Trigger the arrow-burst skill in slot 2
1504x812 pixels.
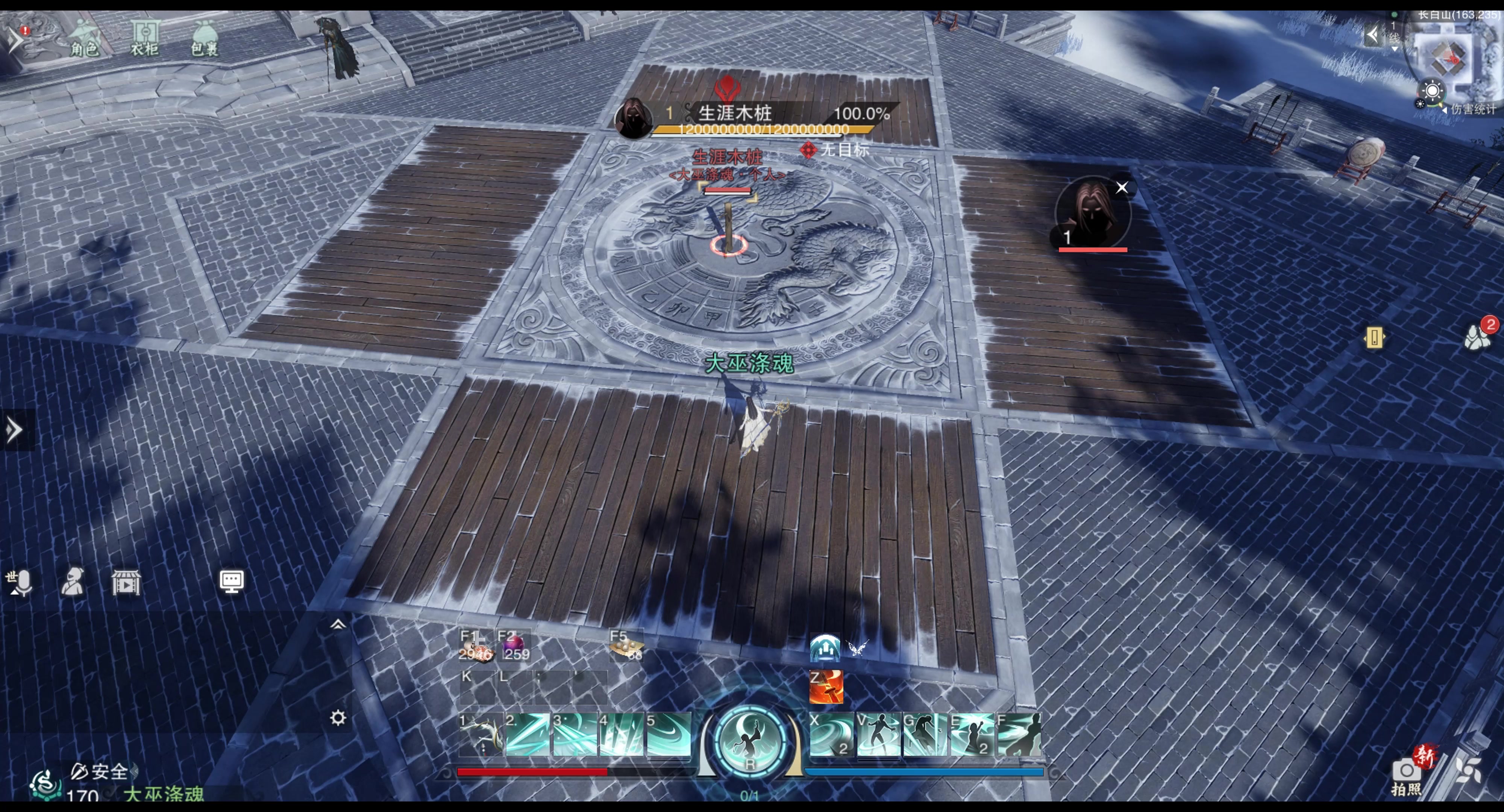point(527,734)
